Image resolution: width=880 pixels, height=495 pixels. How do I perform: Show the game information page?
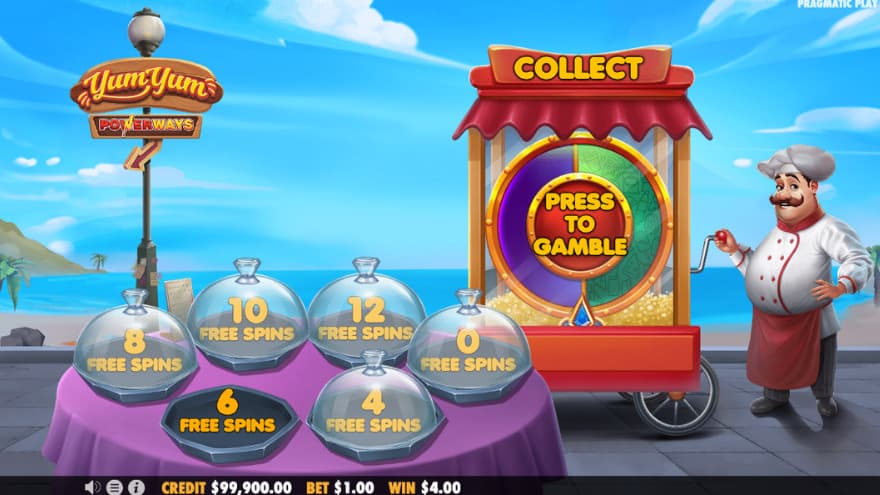coord(137,487)
